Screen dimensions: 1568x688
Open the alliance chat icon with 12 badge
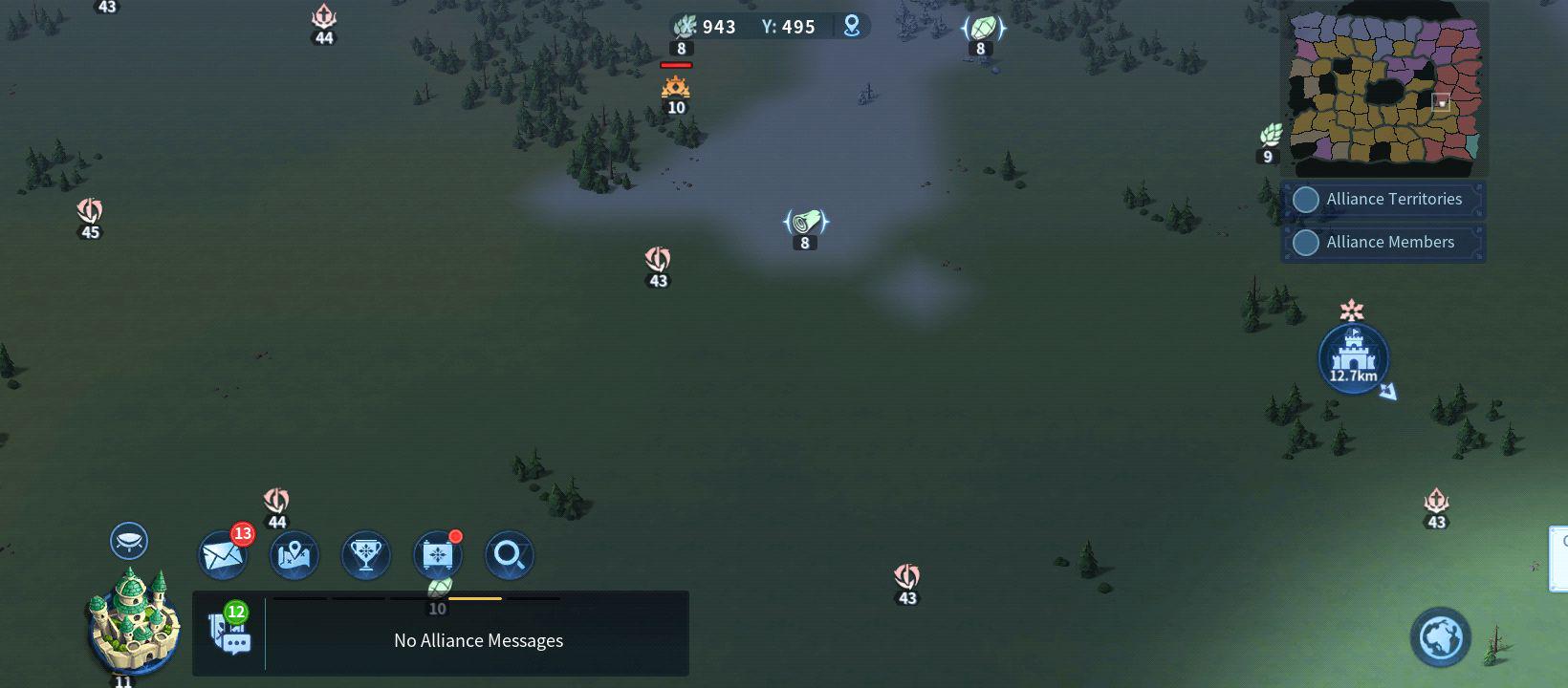(229, 631)
